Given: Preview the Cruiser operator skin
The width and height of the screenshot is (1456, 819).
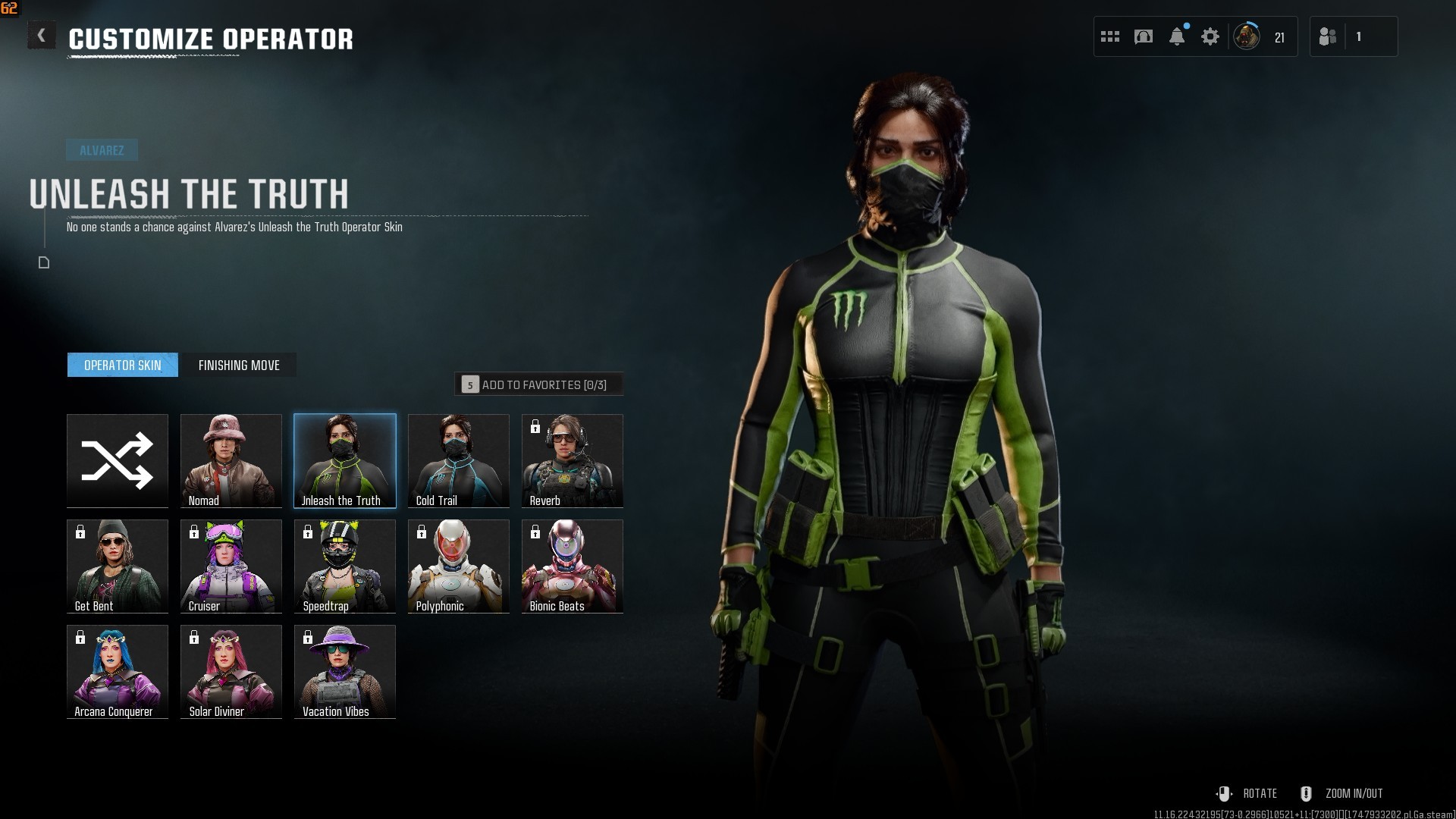Looking at the screenshot, I should pos(231,566).
